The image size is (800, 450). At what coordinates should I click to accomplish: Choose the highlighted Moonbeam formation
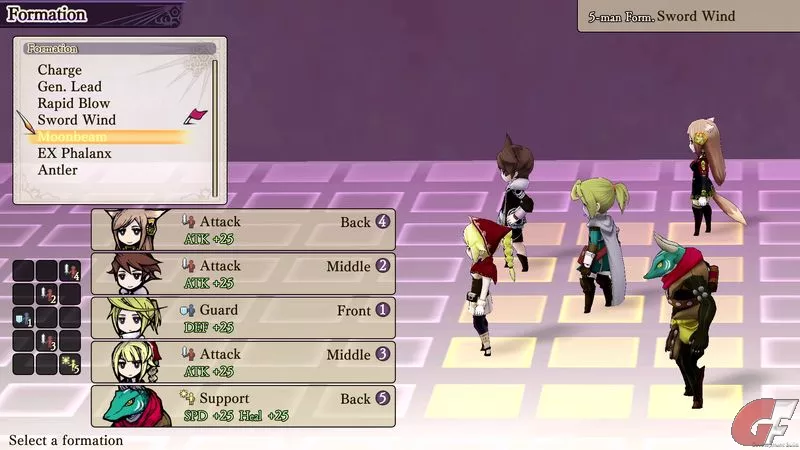pyautogui.click(x=72, y=137)
